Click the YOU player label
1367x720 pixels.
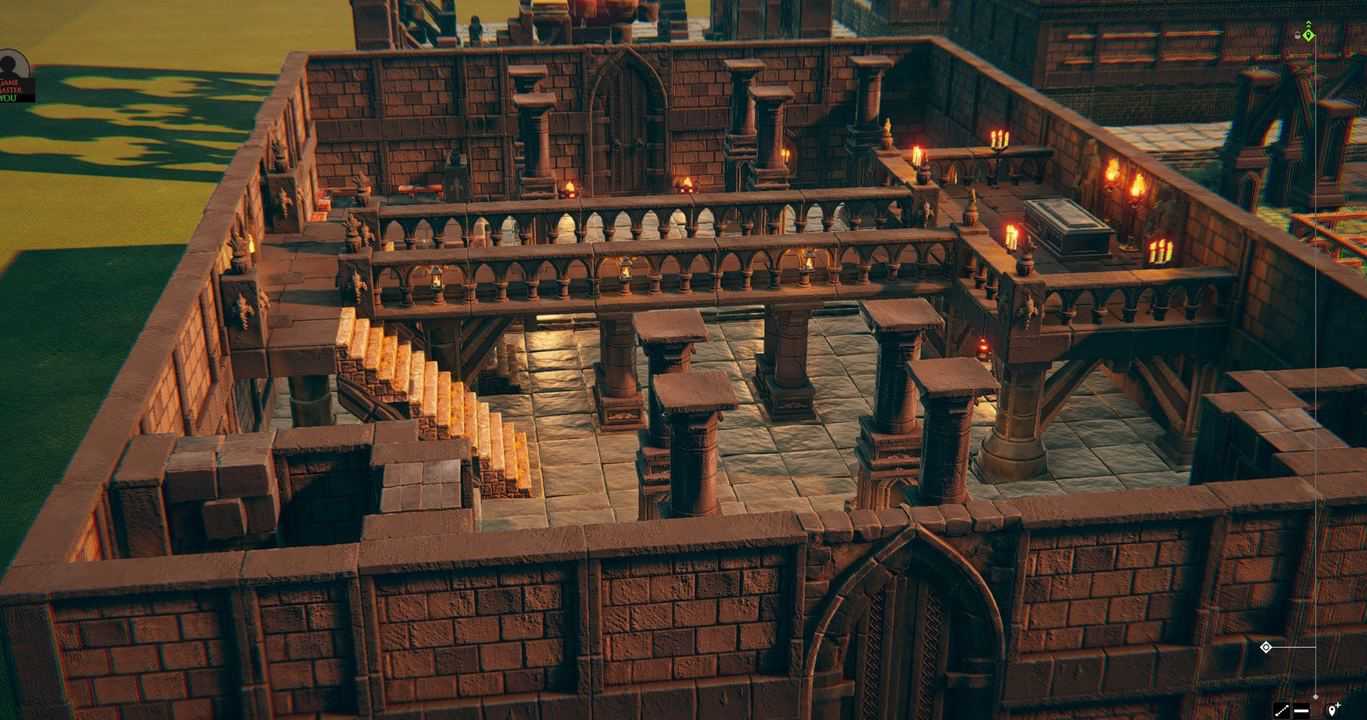(9, 97)
